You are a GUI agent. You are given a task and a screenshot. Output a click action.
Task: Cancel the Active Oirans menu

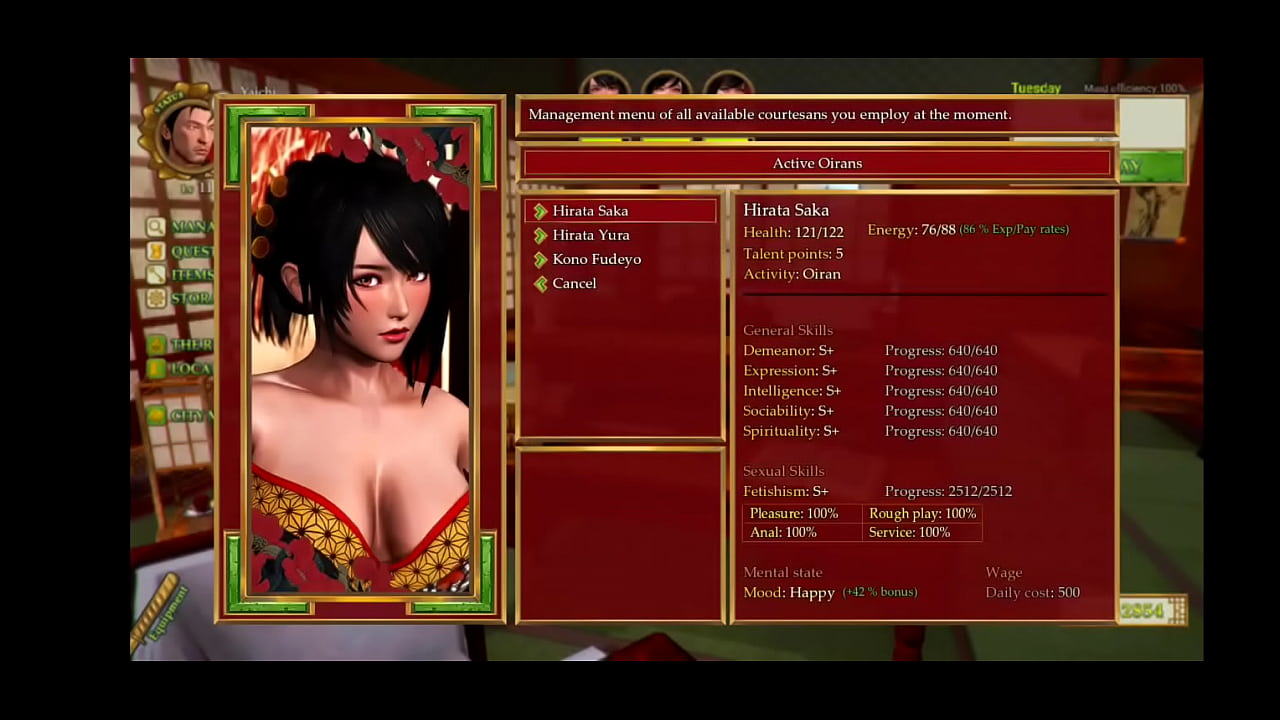click(x=573, y=283)
